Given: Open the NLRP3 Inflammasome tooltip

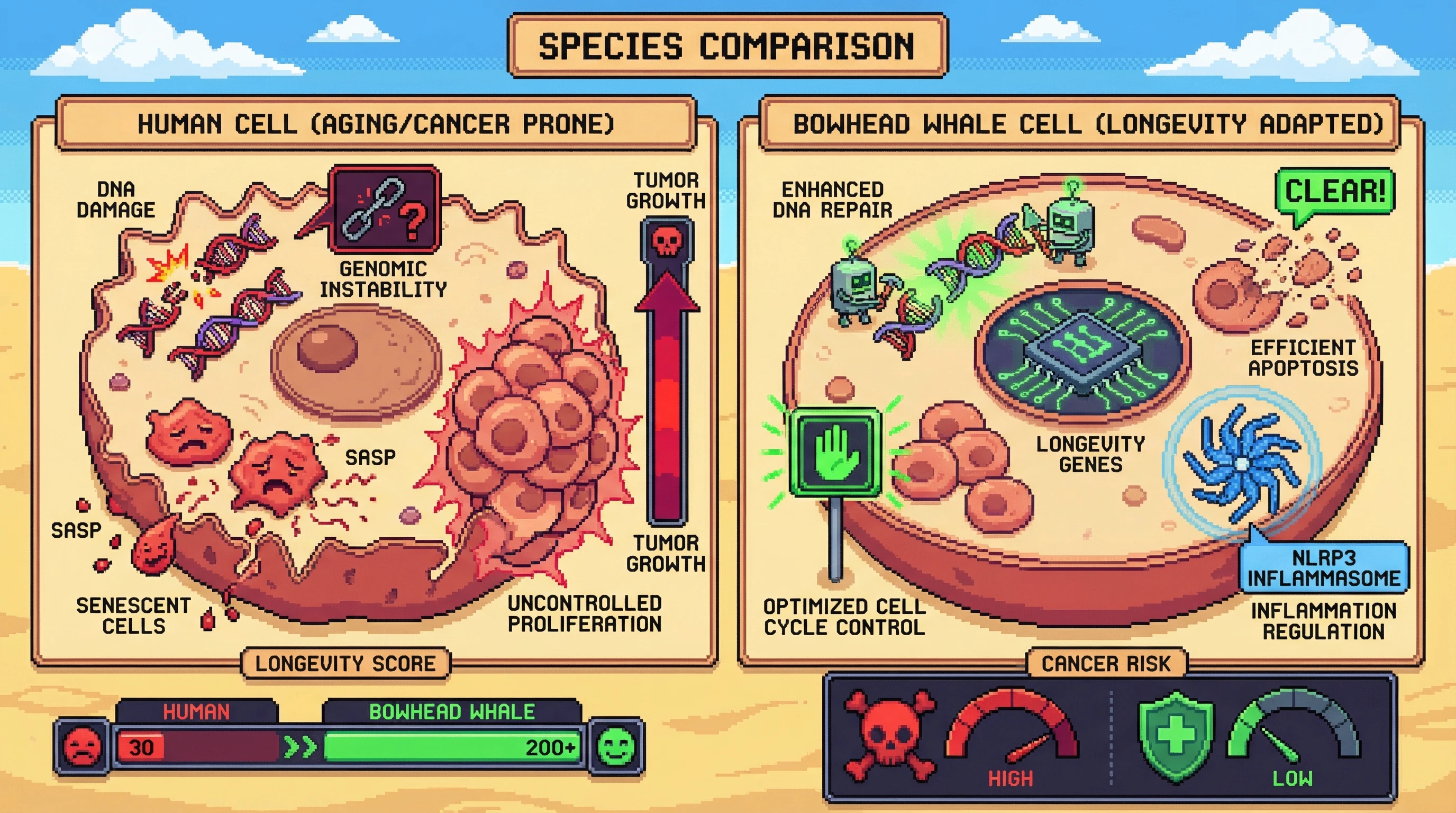Looking at the screenshot, I should (1324, 568).
